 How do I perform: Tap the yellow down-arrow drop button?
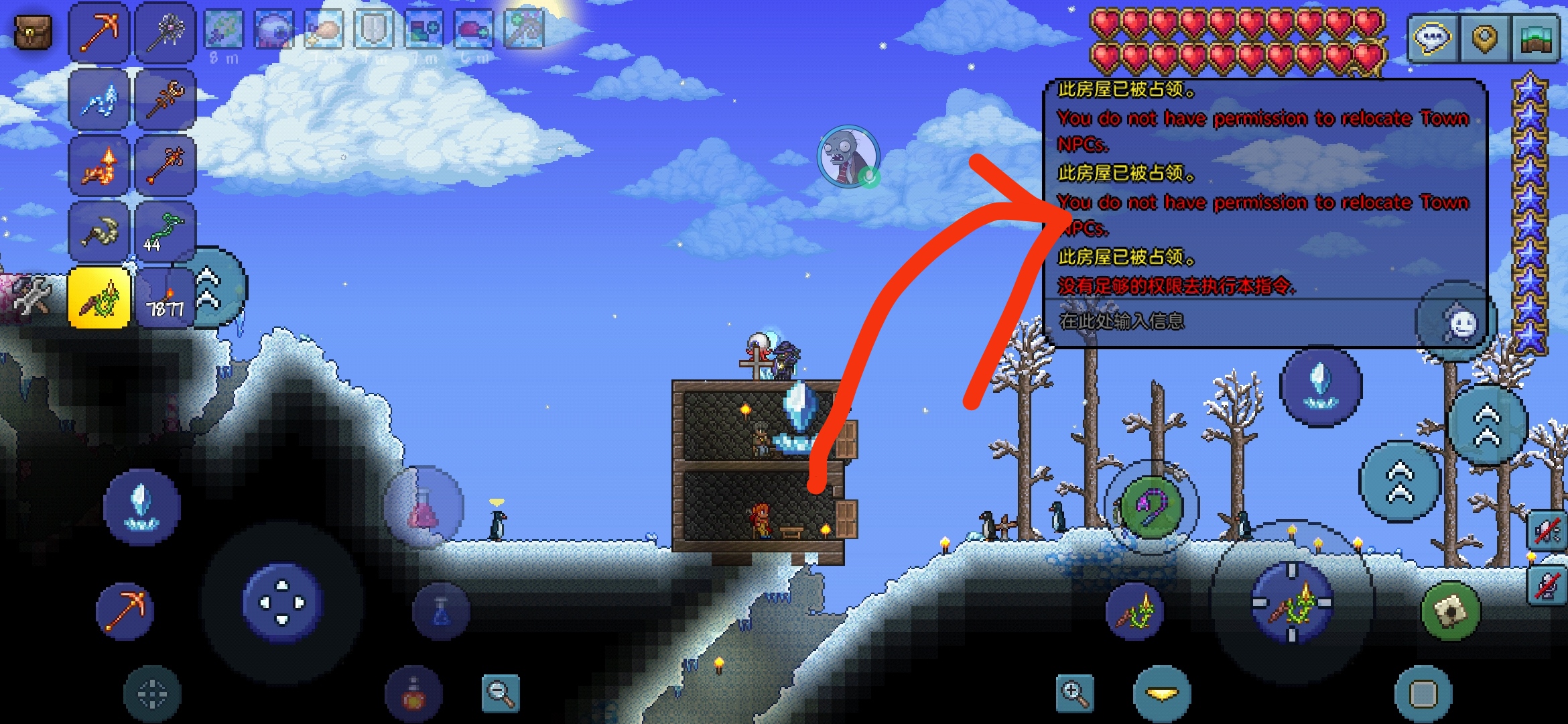click(1162, 694)
